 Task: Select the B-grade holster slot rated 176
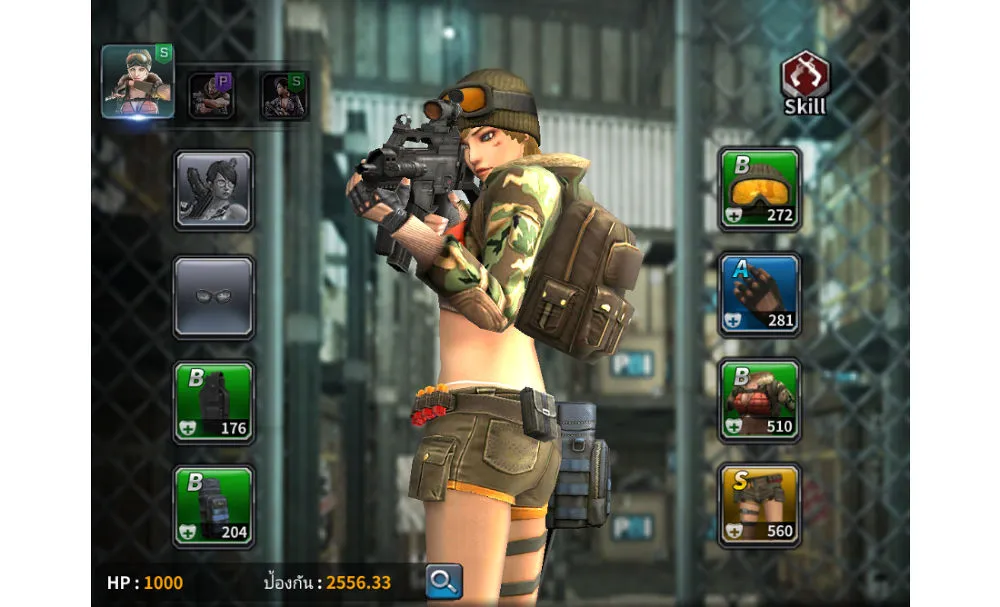pyautogui.click(x=213, y=402)
